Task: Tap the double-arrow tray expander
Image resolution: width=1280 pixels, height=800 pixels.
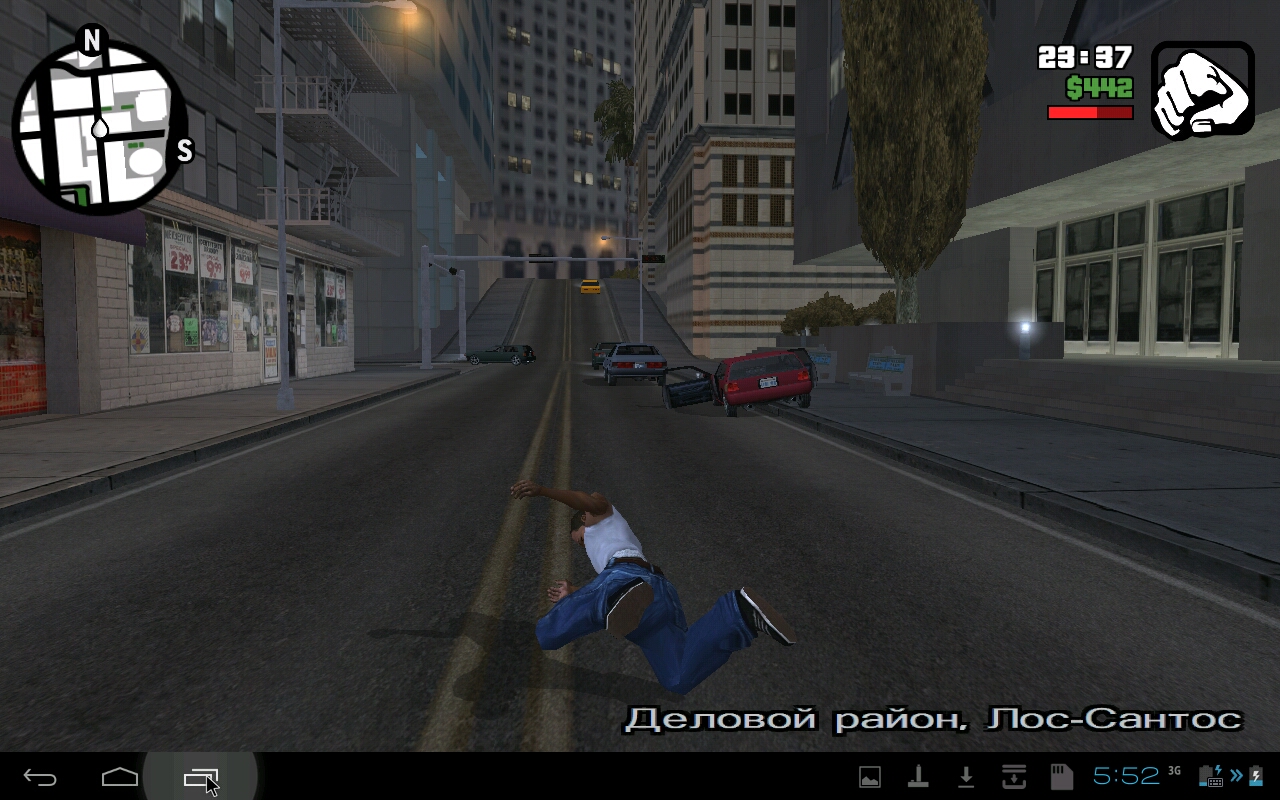Action: point(1234,777)
